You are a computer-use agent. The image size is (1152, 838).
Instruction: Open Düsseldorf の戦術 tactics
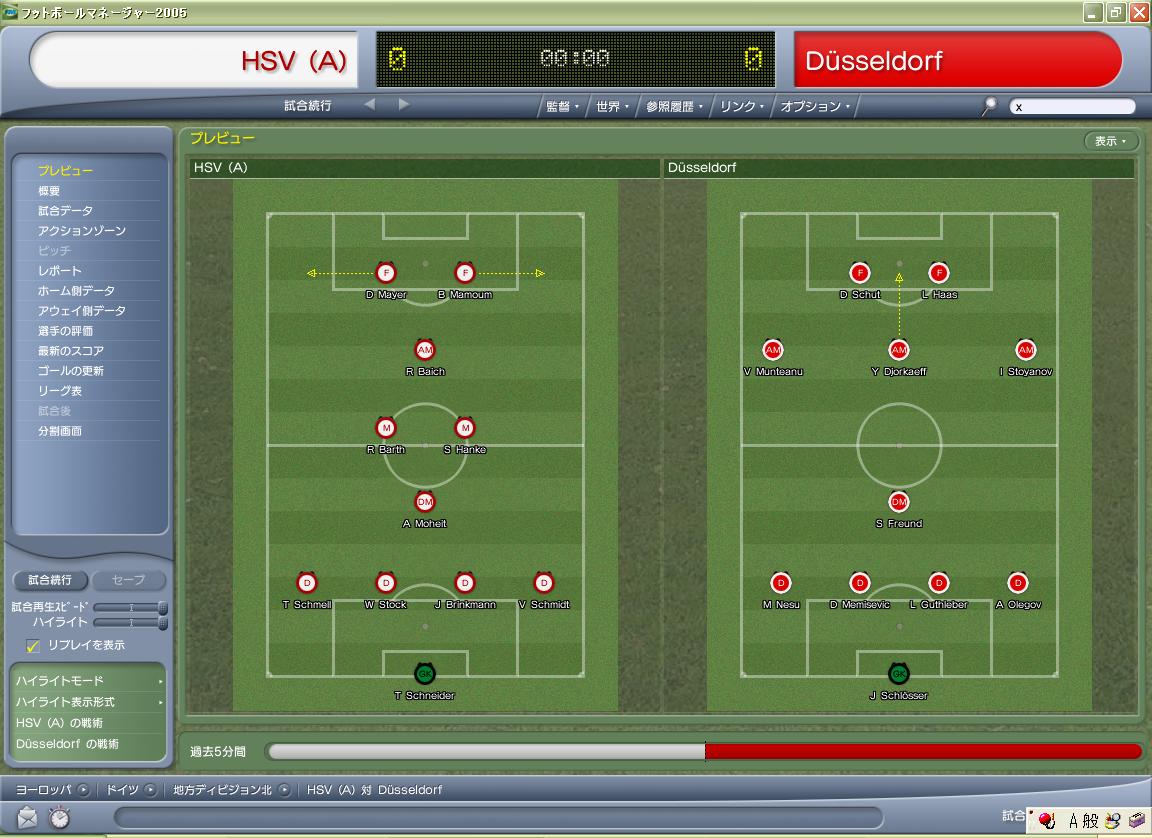[67, 744]
